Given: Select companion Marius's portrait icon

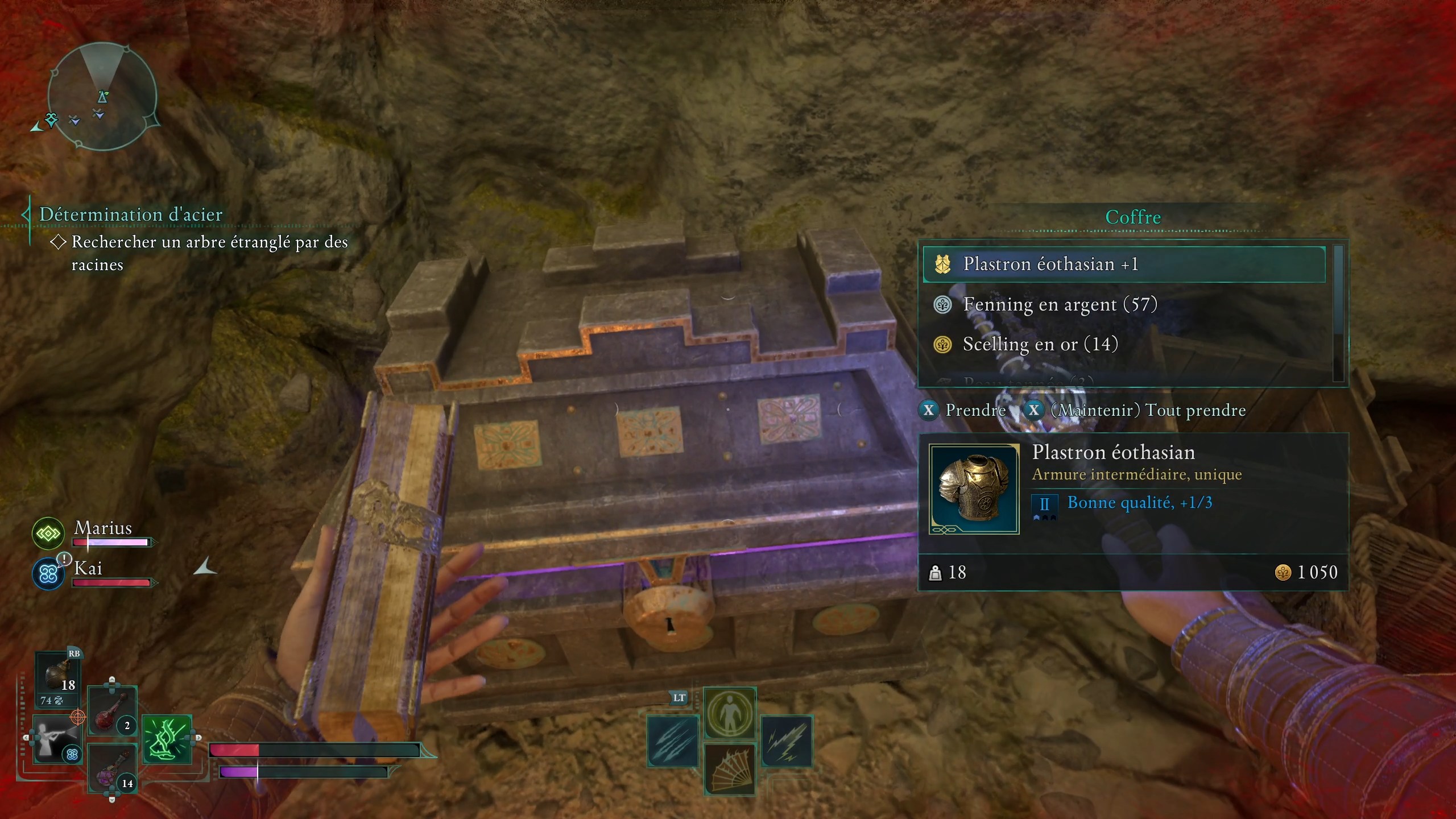Looking at the screenshot, I should (48, 533).
